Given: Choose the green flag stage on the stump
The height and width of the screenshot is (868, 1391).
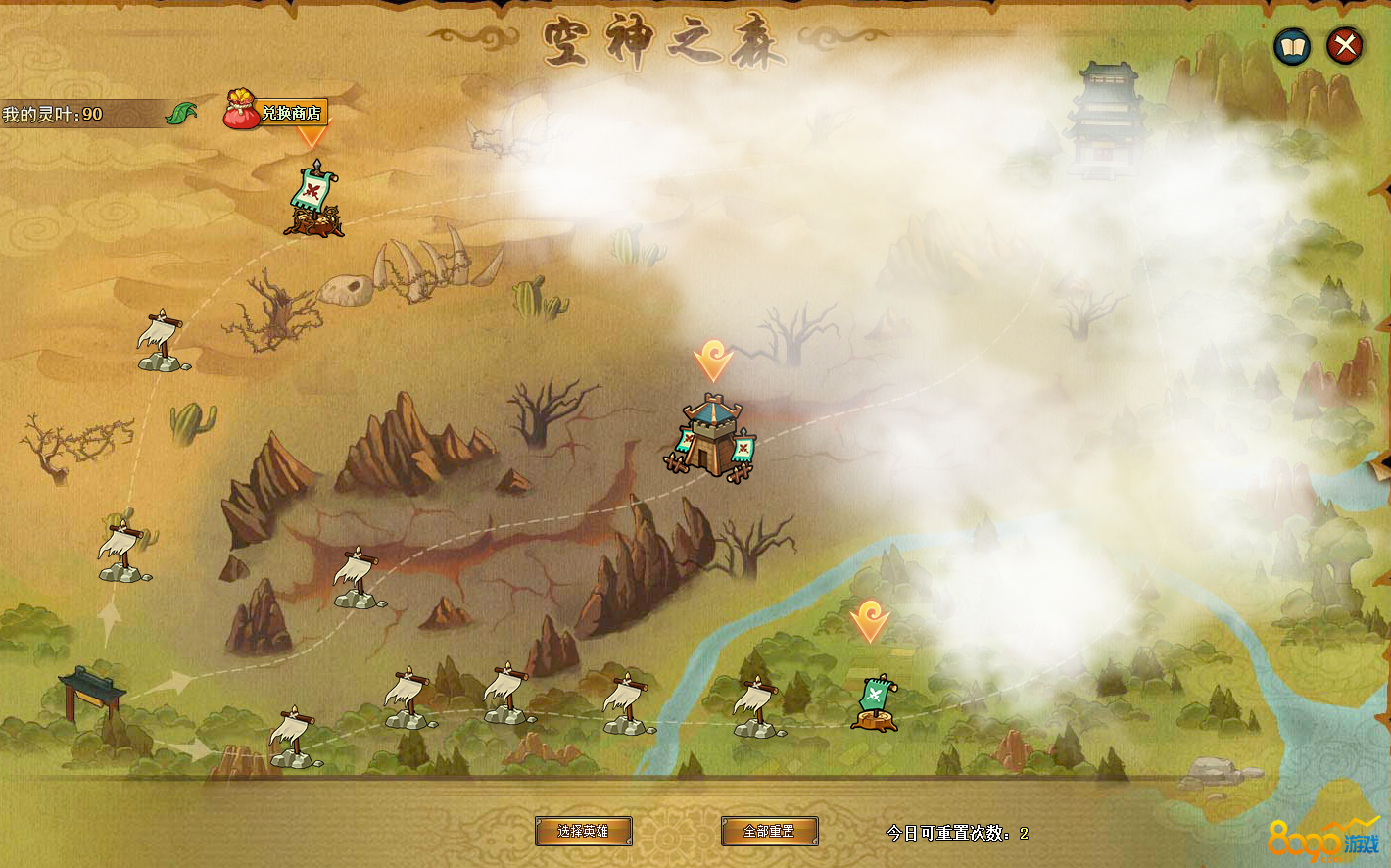Looking at the screenshot, I should (874, 702).
